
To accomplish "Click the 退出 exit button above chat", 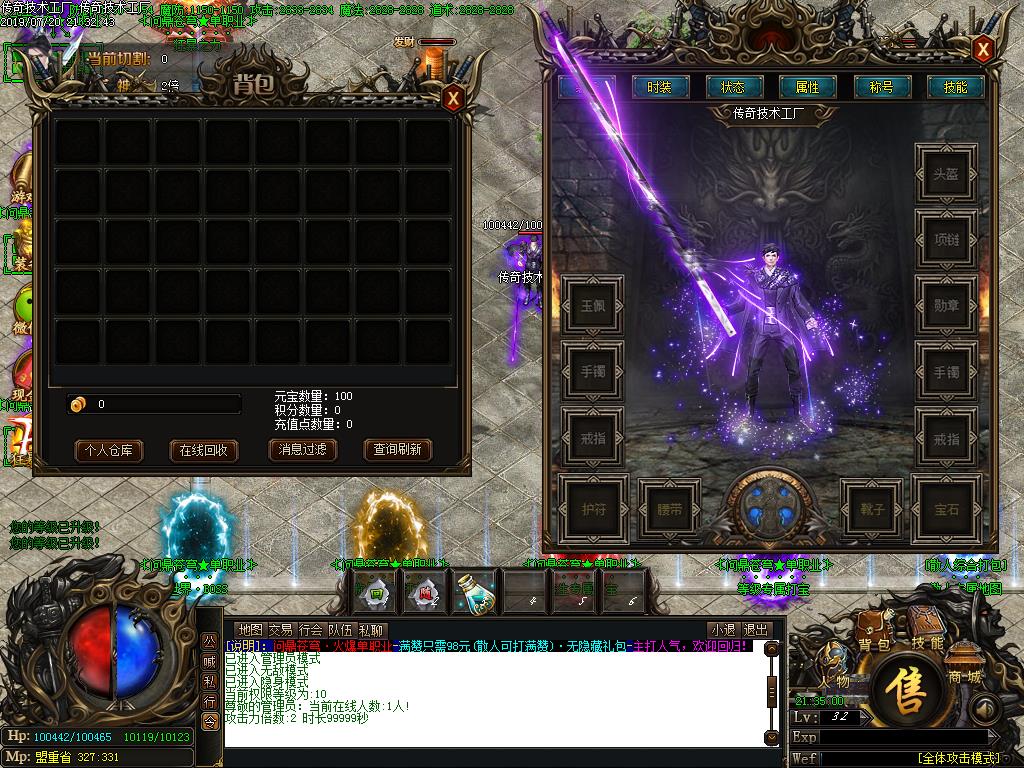I will click(757, 630).
